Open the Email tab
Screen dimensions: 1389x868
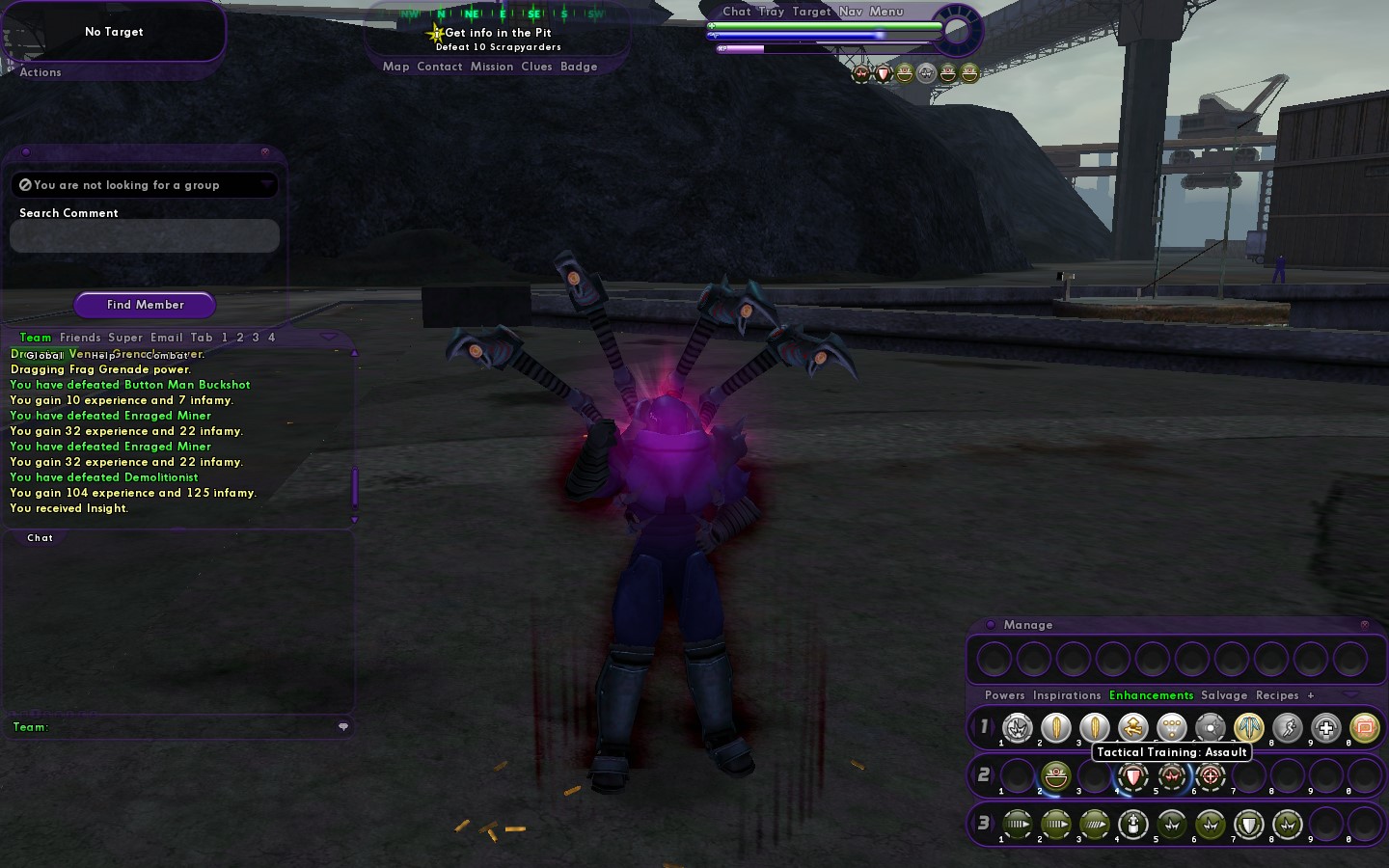[x=166, y=338]
